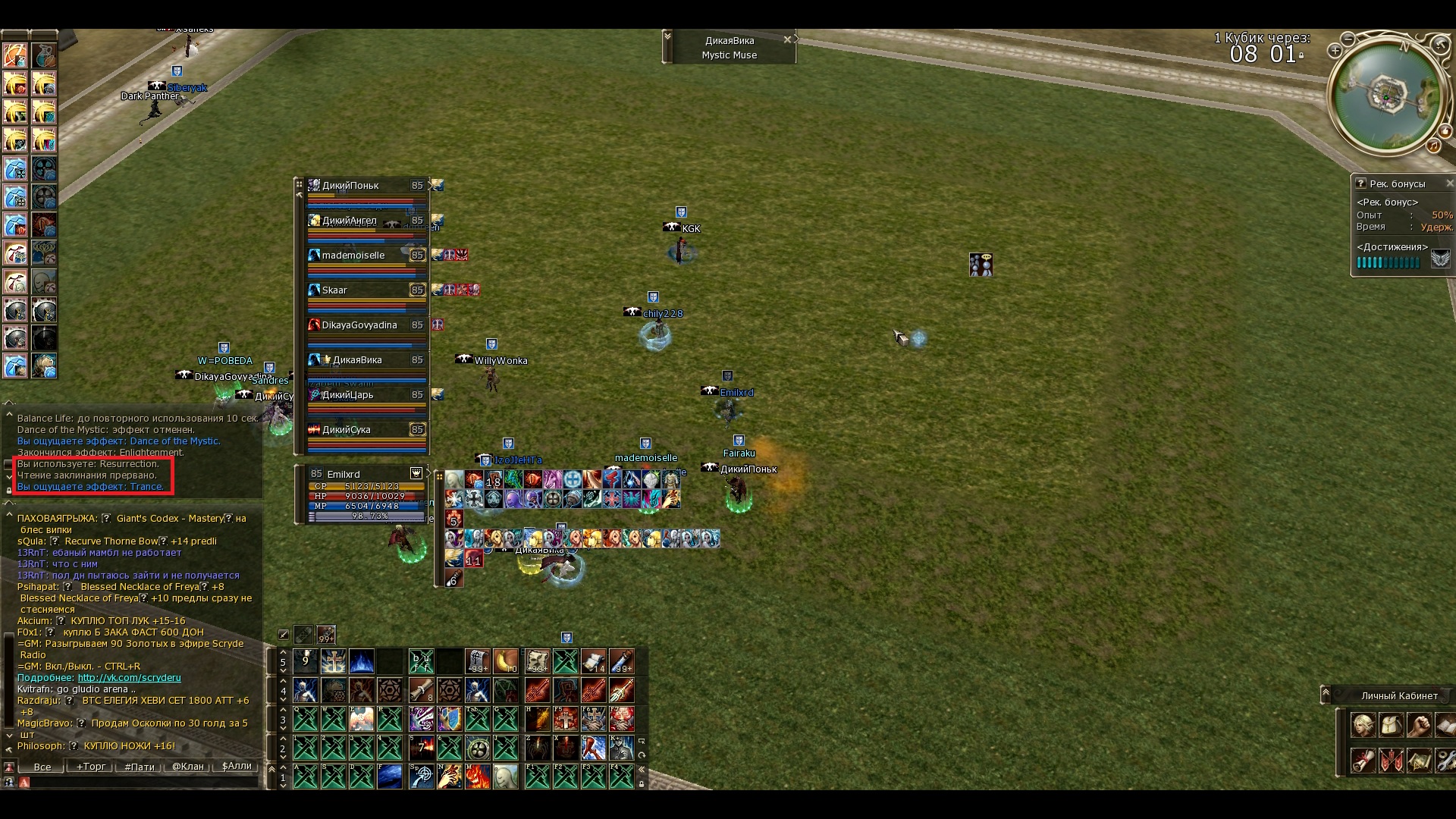Select the @Клан chat tab

click(x=188, y=767)
